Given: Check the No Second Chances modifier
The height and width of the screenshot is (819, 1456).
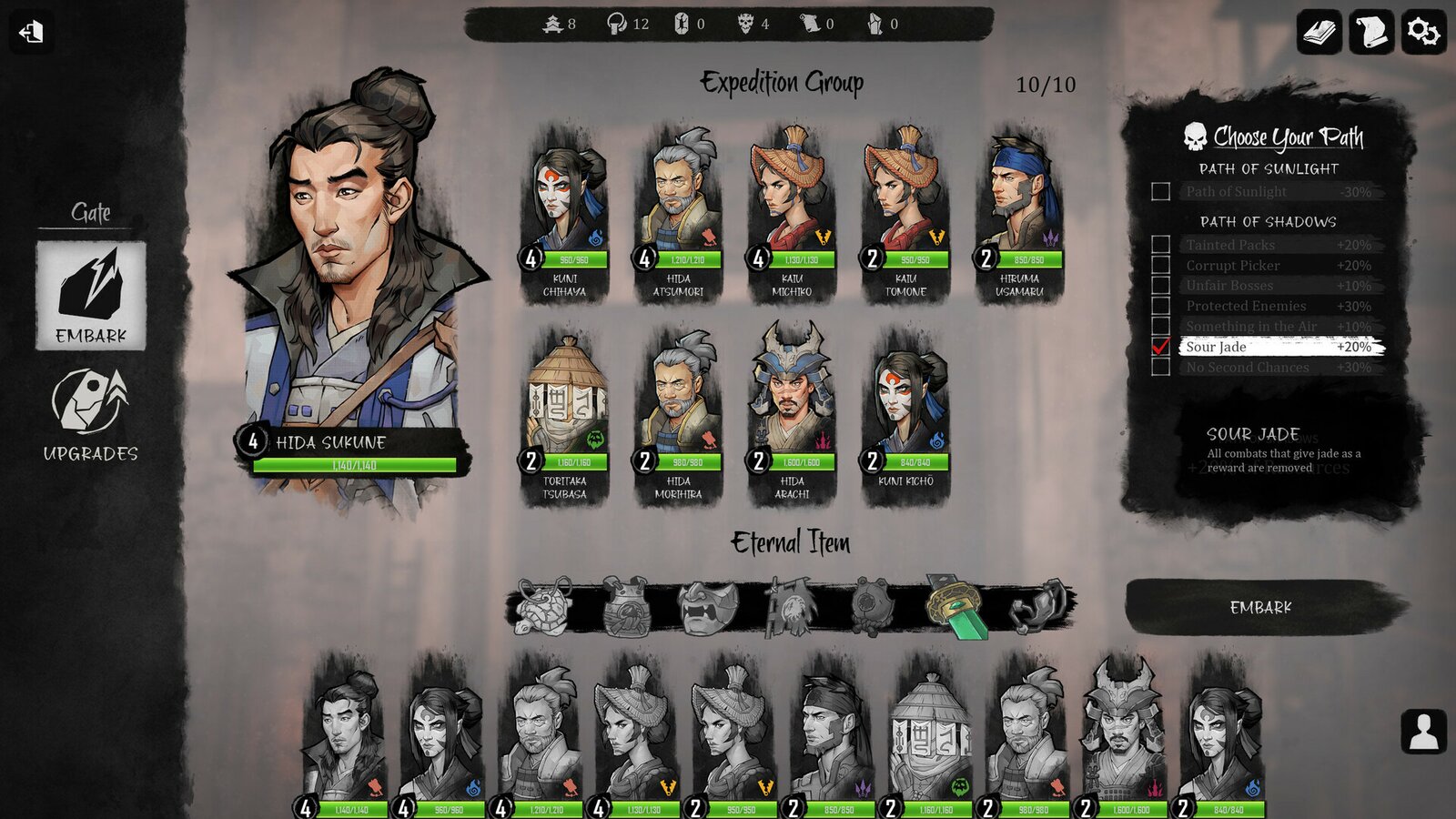Looking at the screenshot, I should pyautogui.click(x=1158, y=368).
